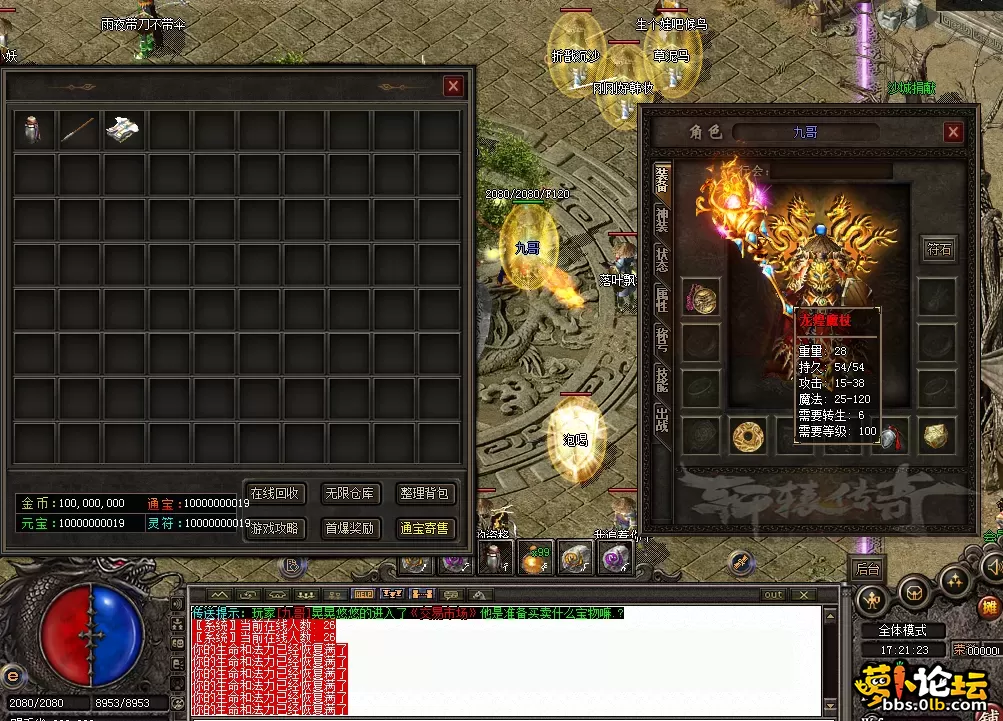Close the inventory bag window
This screenshot has height=721, width=1003.
pos(453,87)
